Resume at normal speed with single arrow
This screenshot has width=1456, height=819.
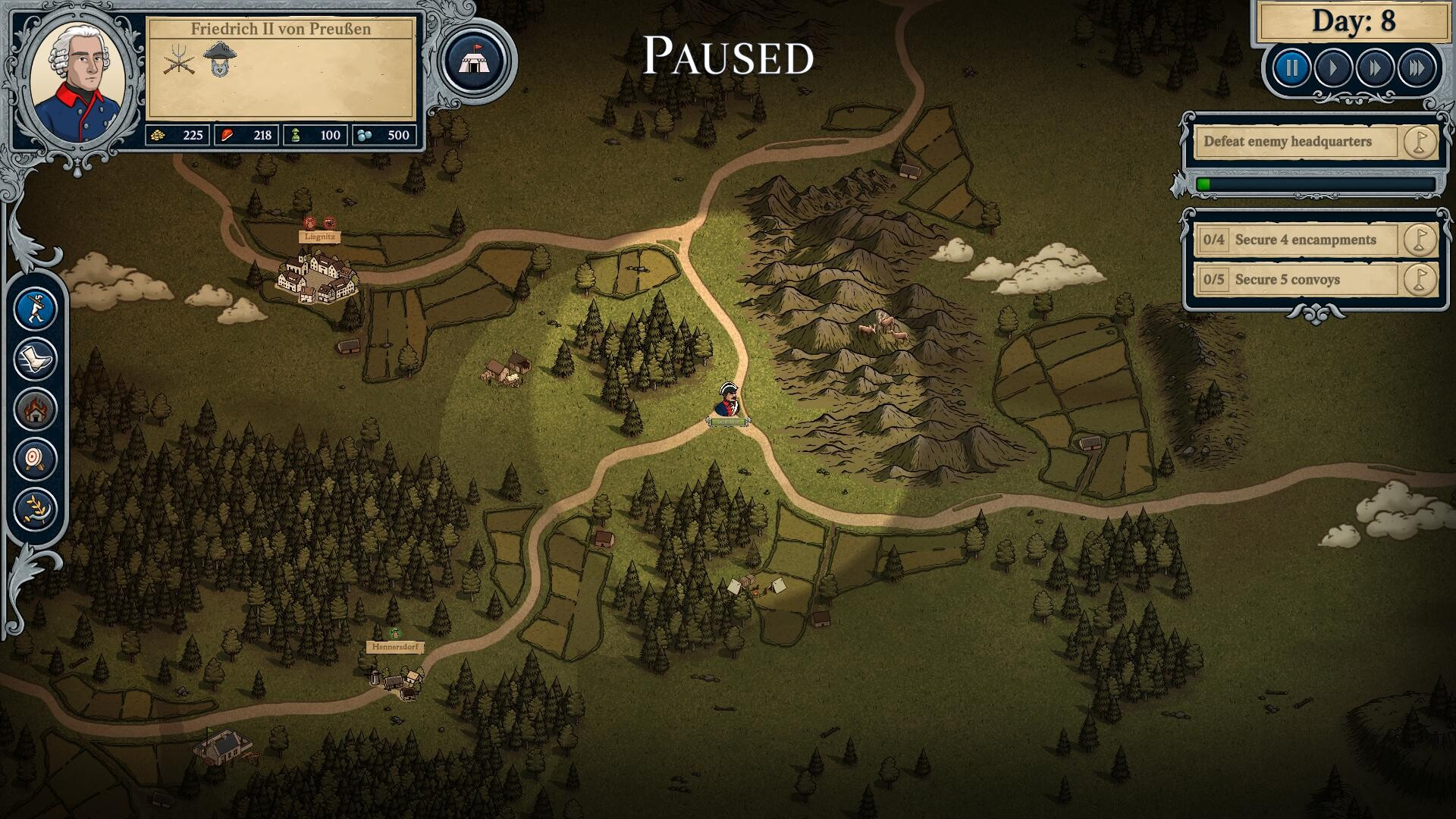pyautogui.click(x=1334, y=69)
